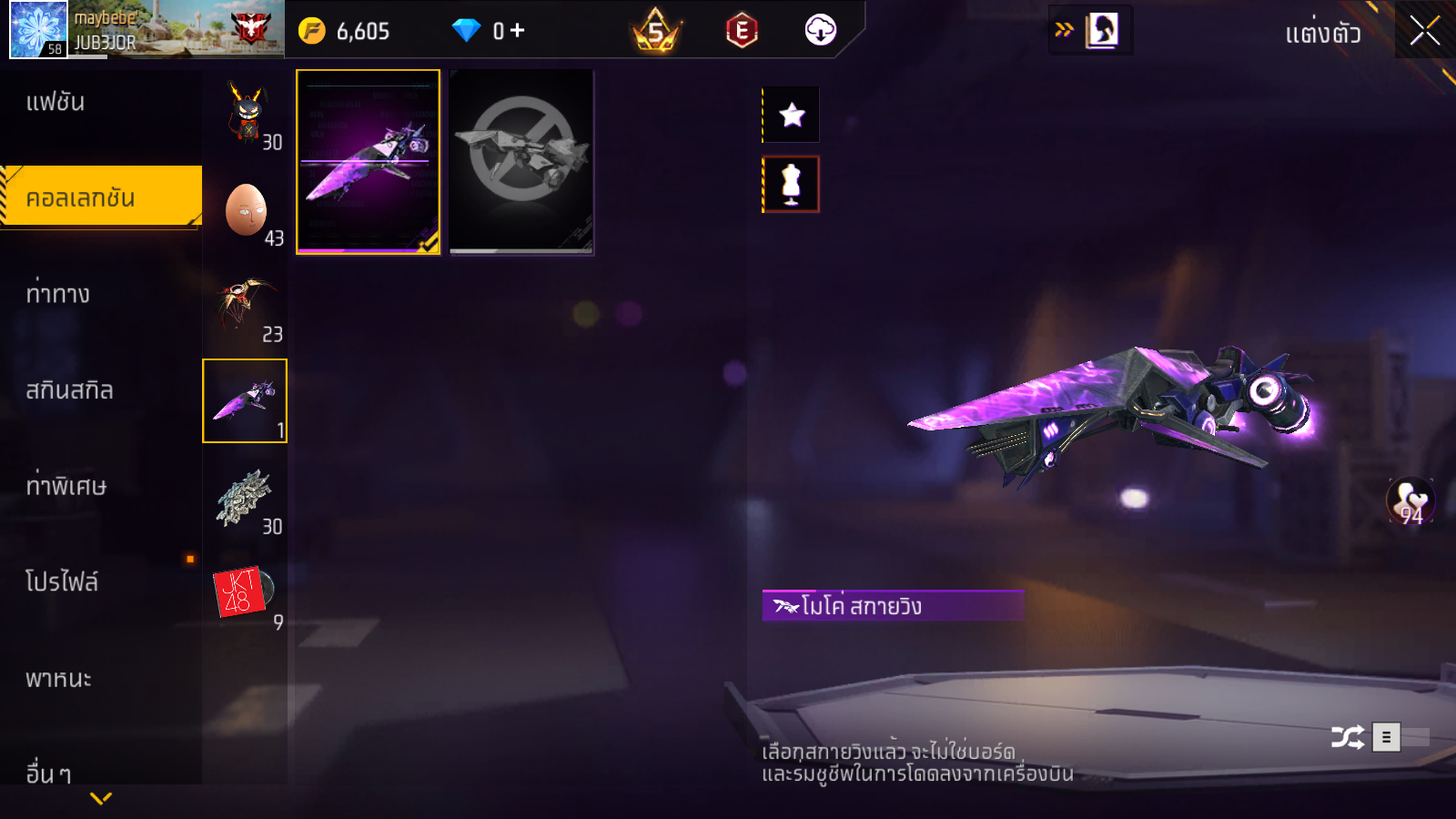Open the skywing glider subcategory
The height and width of the screenshot is (819, 1456).
[x=245, y=400]
